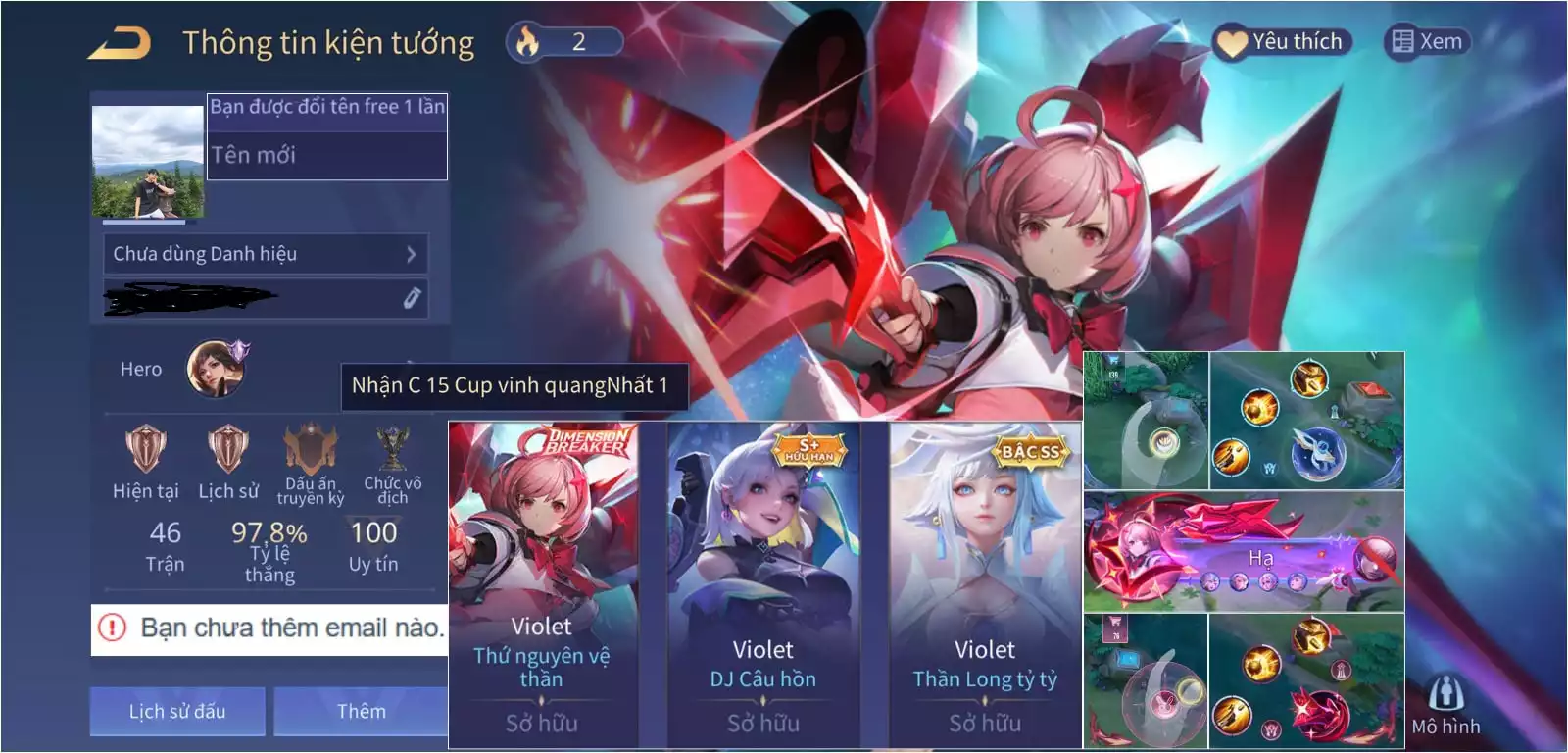1568x753 pixels.
Task: Open the Xem view button
Action: 1427,42
